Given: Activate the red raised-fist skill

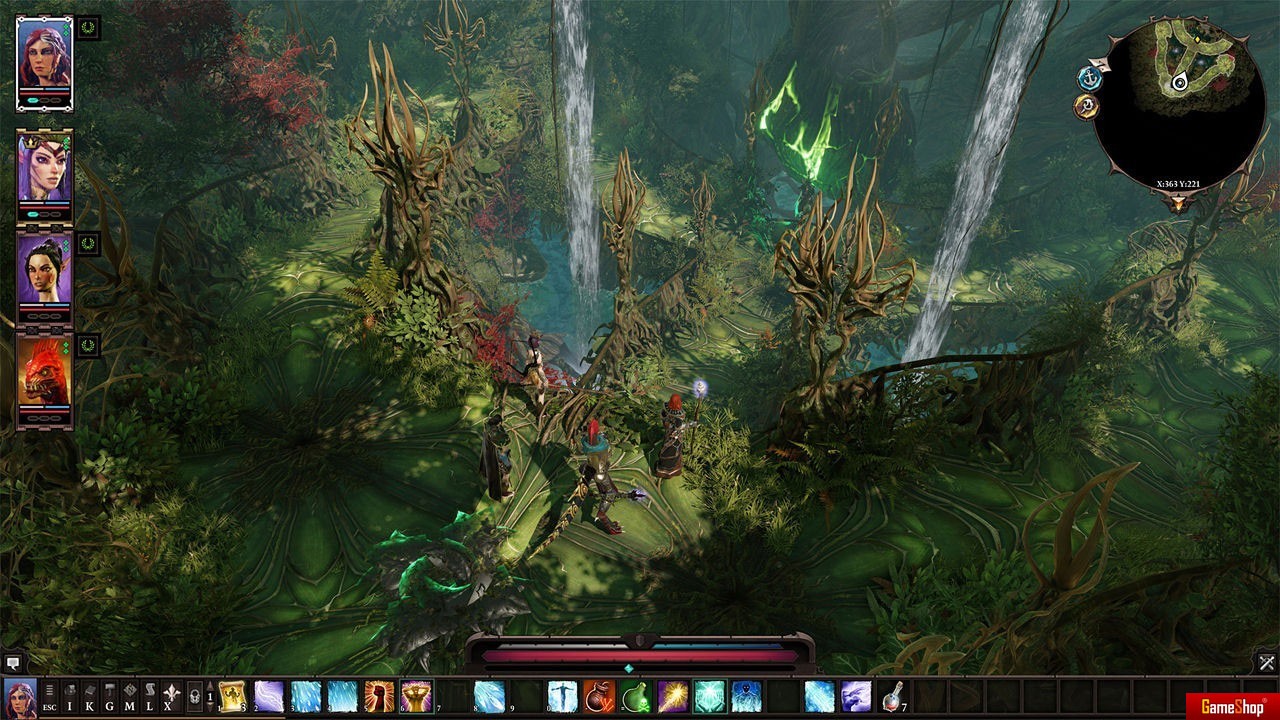Looking at the screenshot, I should 379,696.
